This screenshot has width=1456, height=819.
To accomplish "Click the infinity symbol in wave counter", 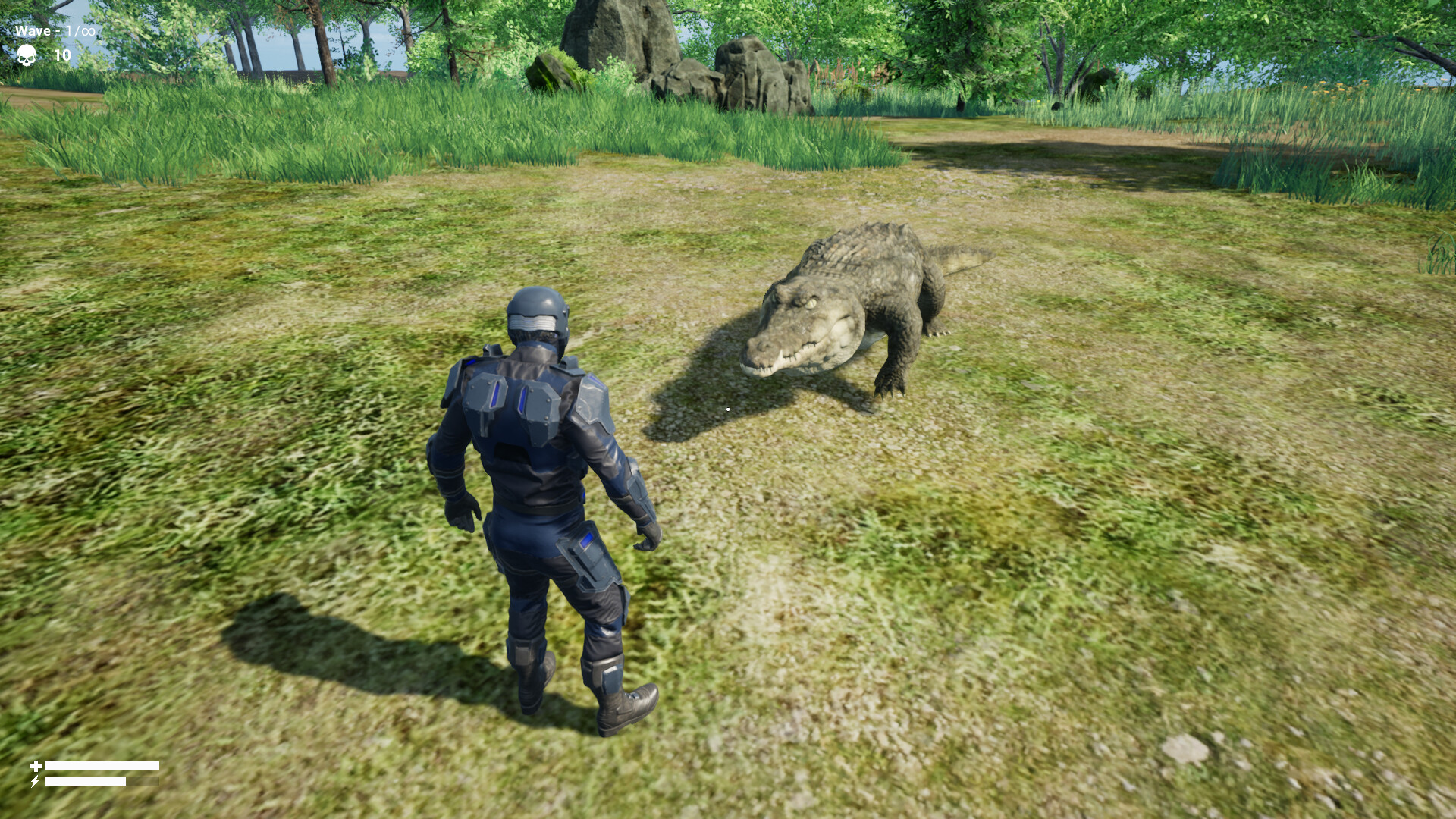I will pyautogui.click(x=86, y=31).
